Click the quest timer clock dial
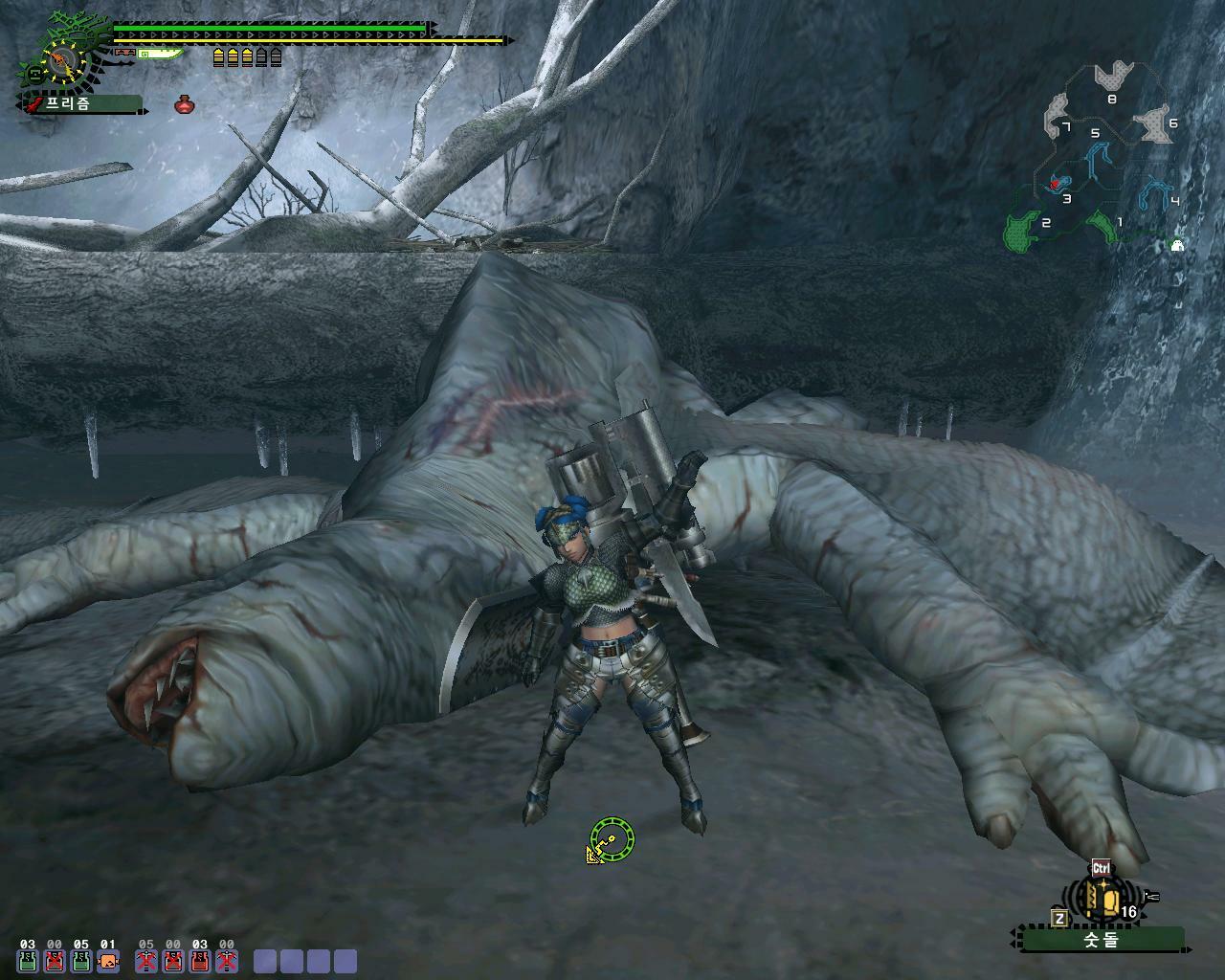The image size is (1225, 980). pyautogui.click(x=63, y=61)
